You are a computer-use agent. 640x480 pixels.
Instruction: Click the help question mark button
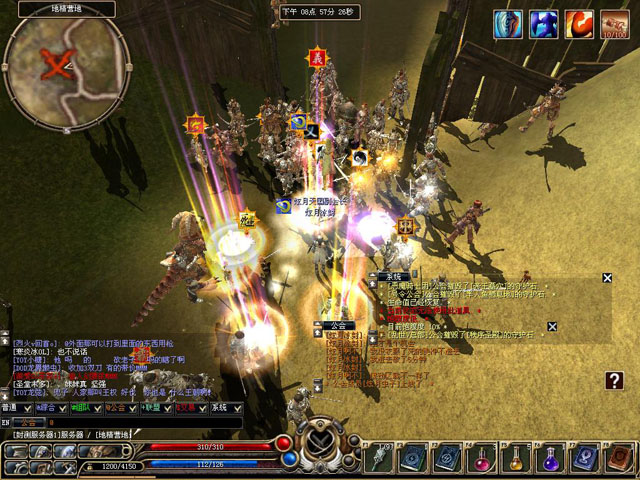click(615, 380)
